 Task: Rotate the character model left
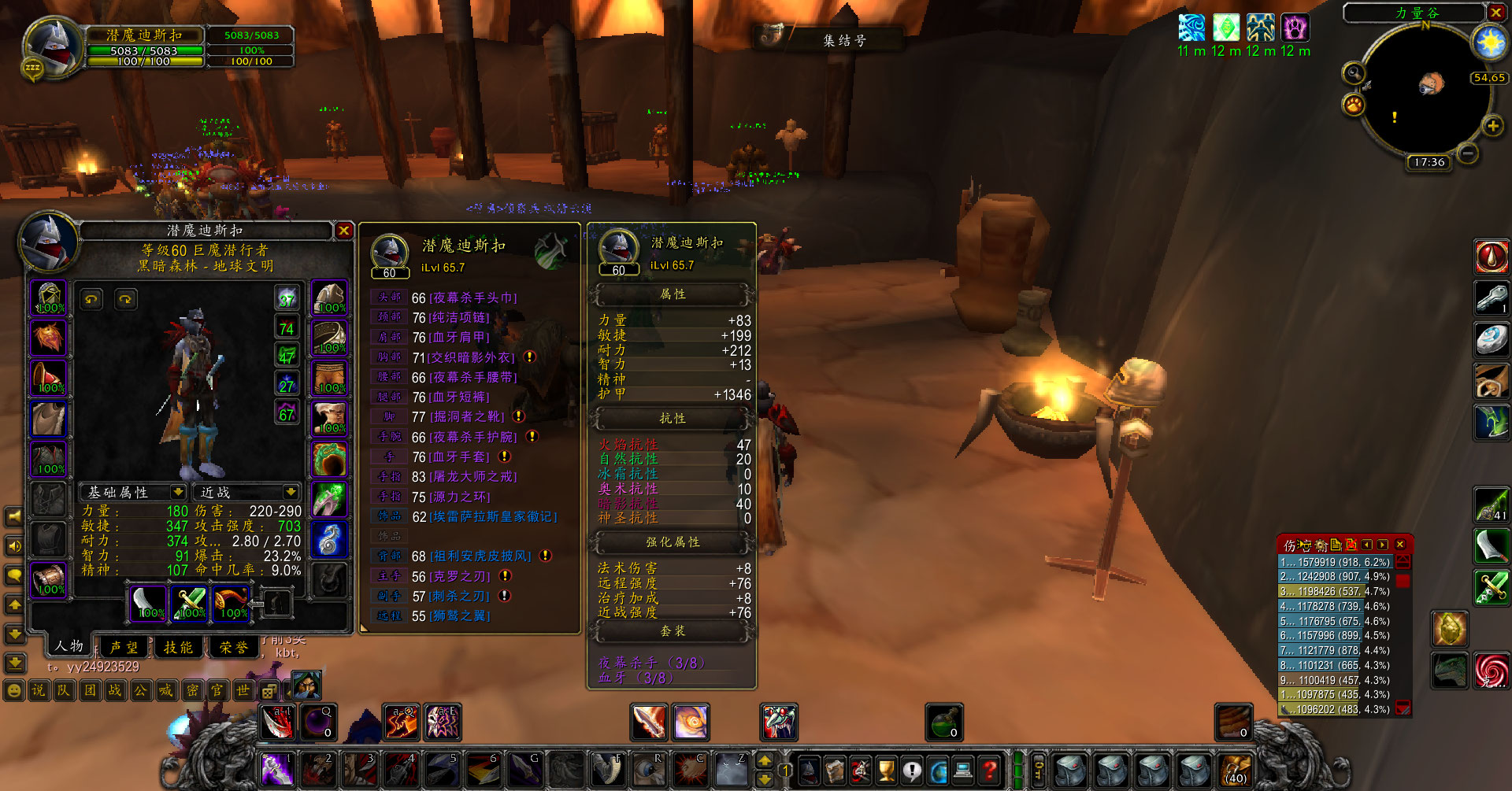(x=92, y=299)
